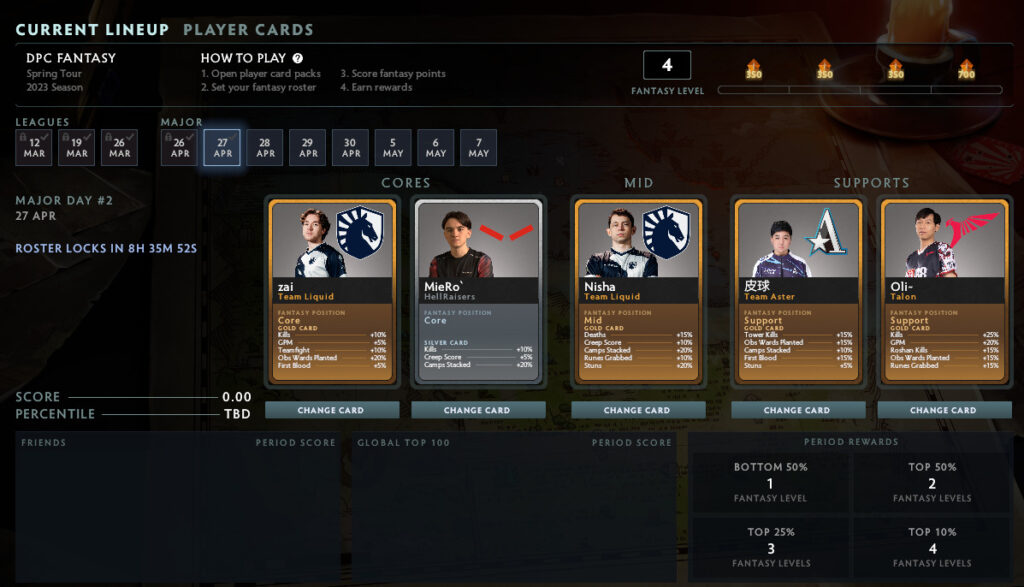Image resolution: width=1024 pixels, height=587 pixels.
Task: Choose the 28 Apr major day
Action: (x=265, y=148)
